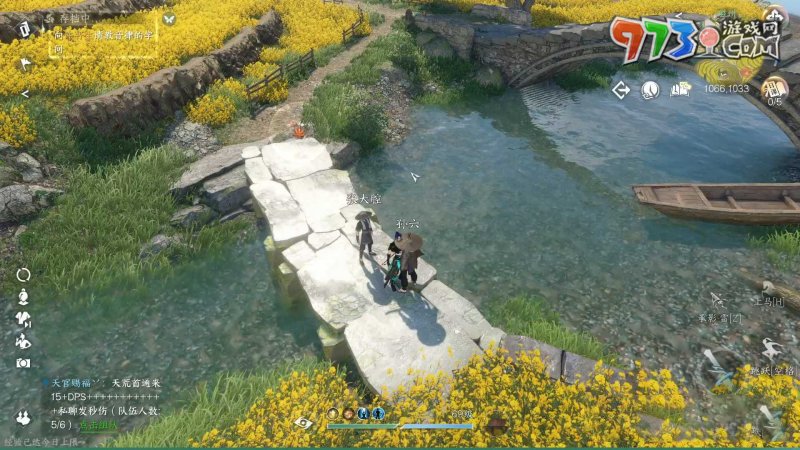Open the camera photo mode icon
The width and height of the screenshot is (800, 450).
[x=23, y=363]
